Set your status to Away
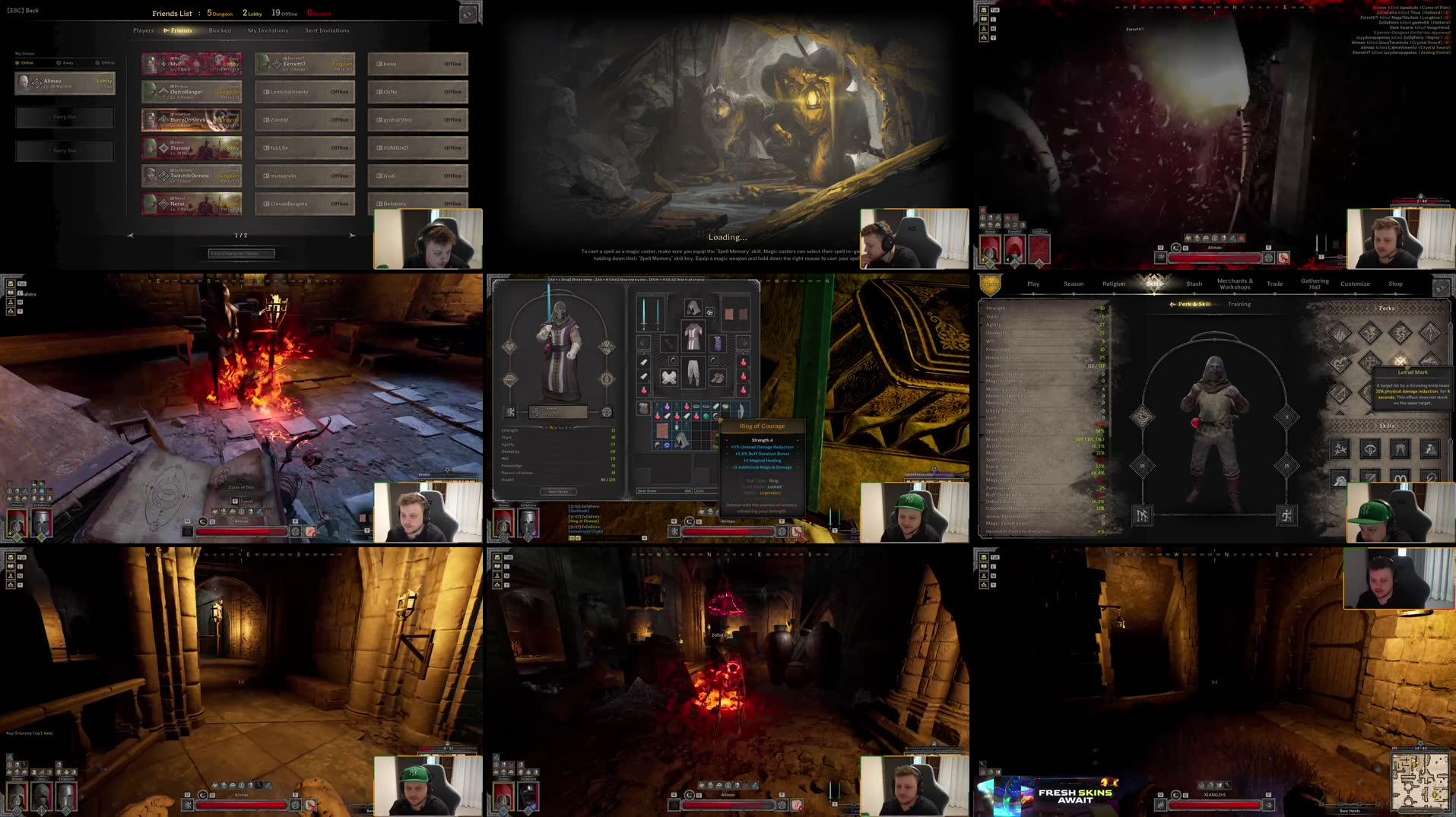The height and width of the screenshot is (817, 1456). [65, 63]
